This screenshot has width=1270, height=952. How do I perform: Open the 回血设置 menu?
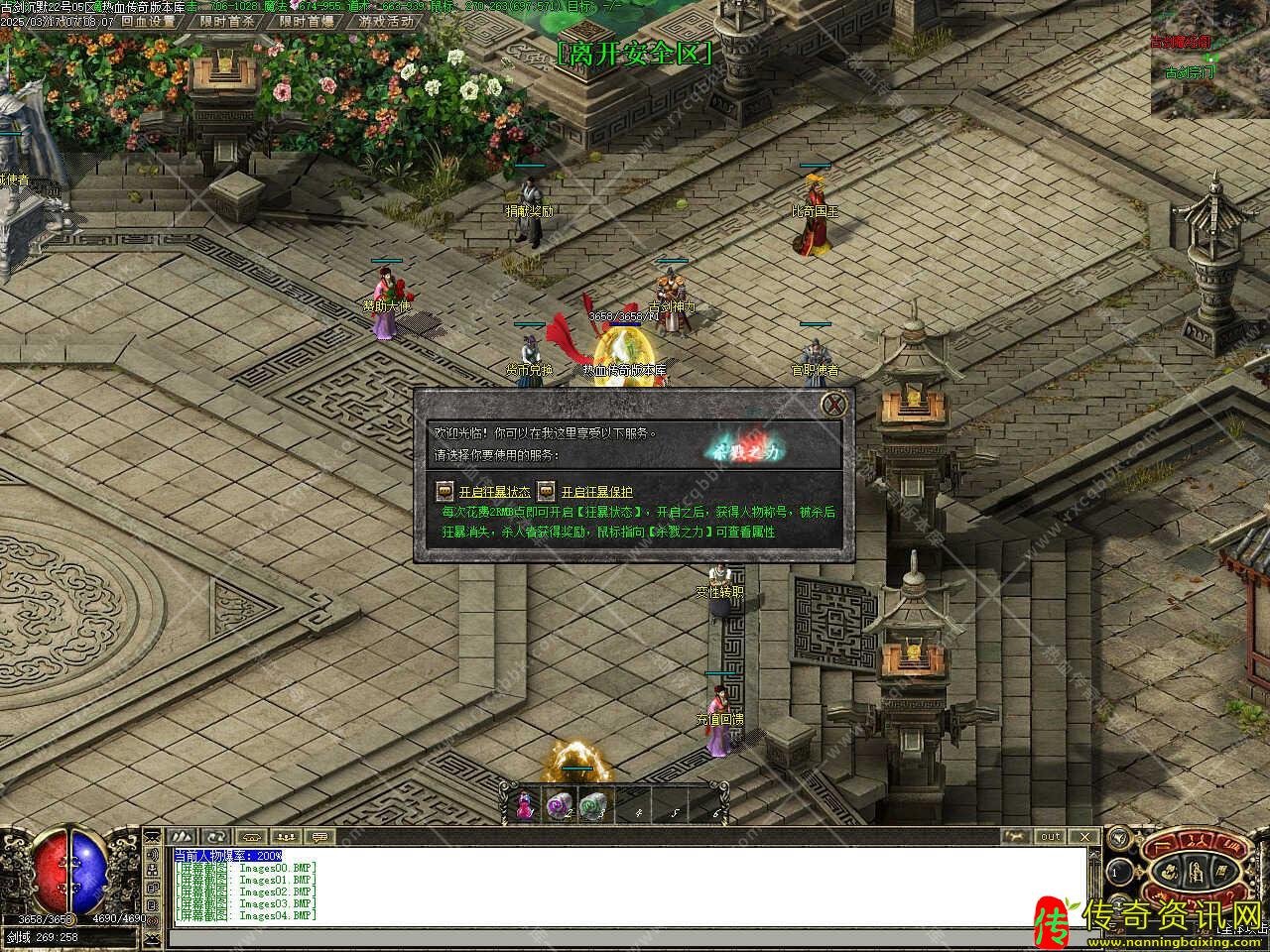point(147,21)
